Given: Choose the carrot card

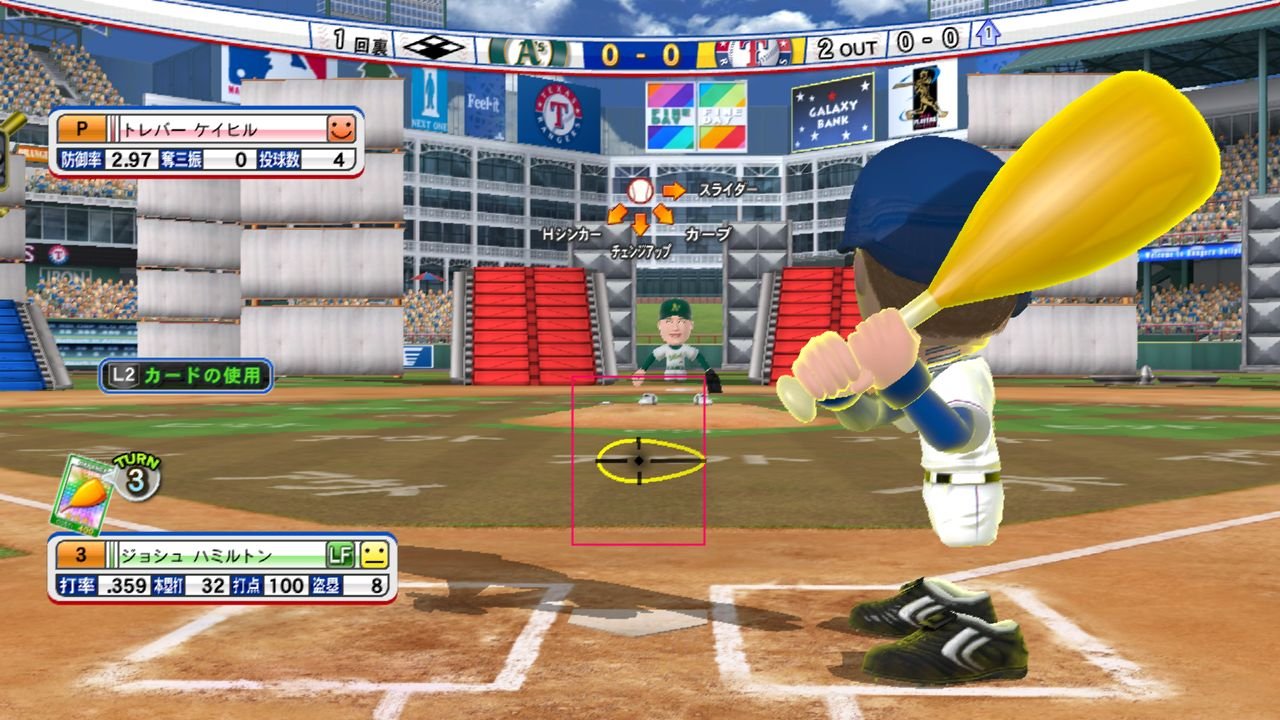Looking at the screenshot, I should point(83,494).
